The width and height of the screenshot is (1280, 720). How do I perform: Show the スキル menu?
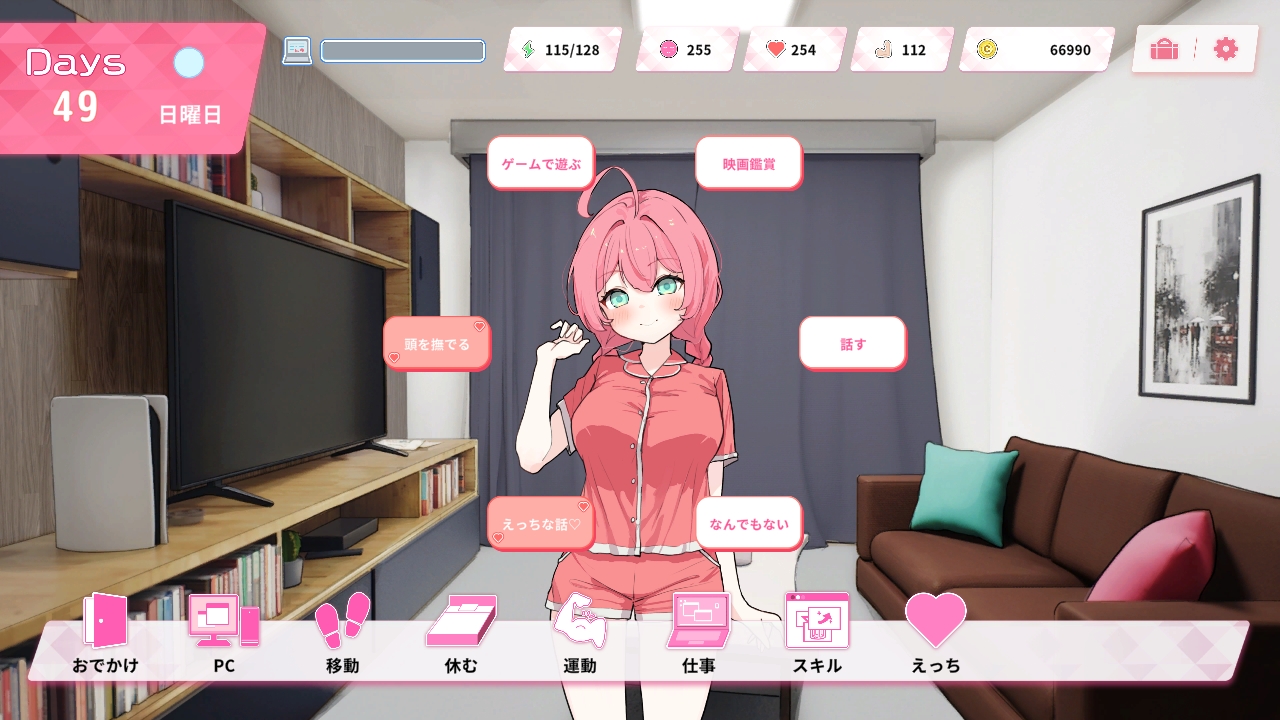tap(817, 632)
